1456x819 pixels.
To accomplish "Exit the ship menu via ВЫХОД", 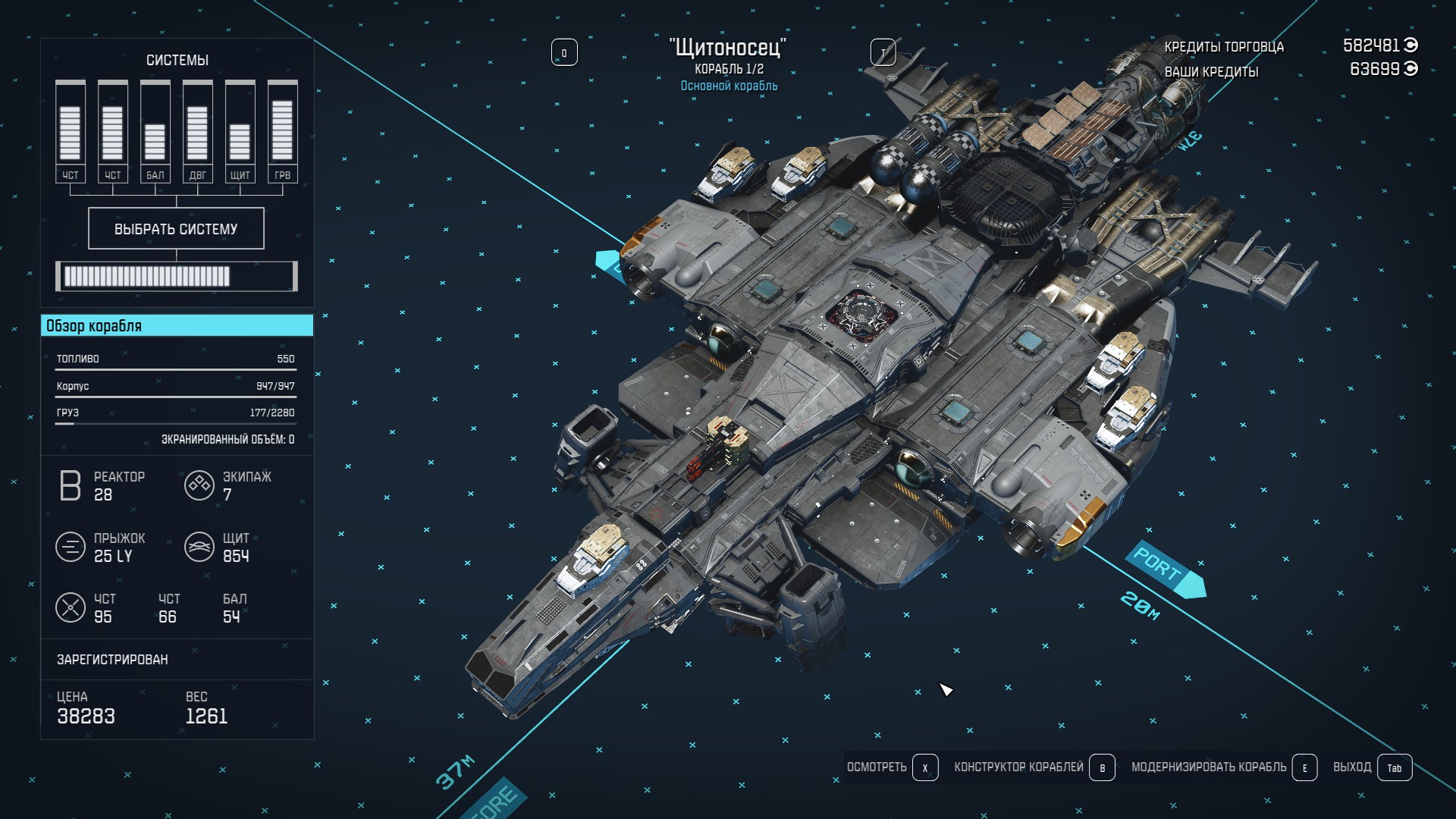I will (x=1372, y=767).
